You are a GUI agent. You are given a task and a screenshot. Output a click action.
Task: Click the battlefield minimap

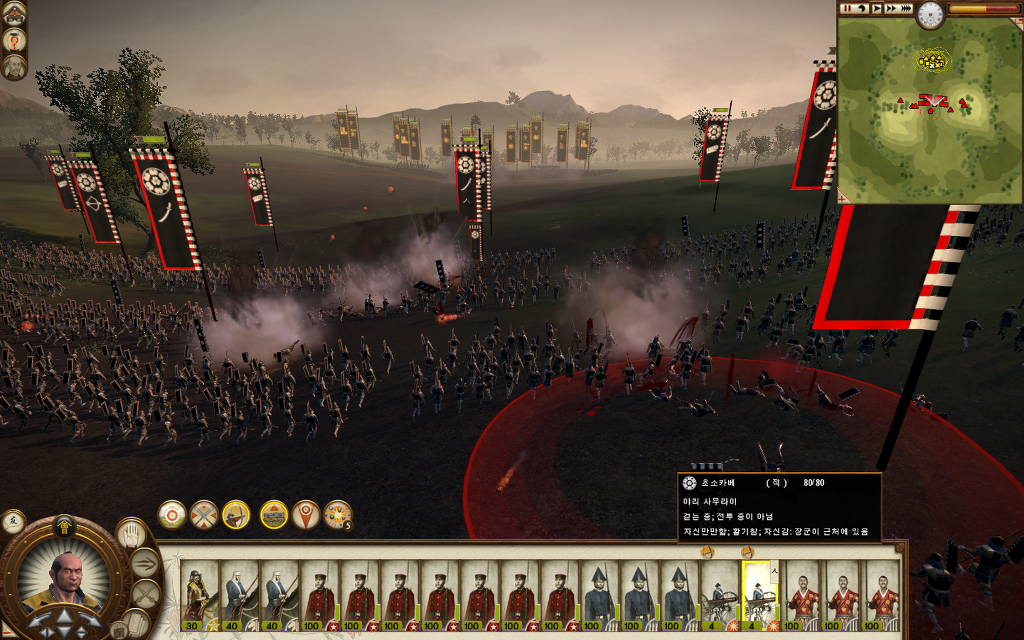coord(929,117)
